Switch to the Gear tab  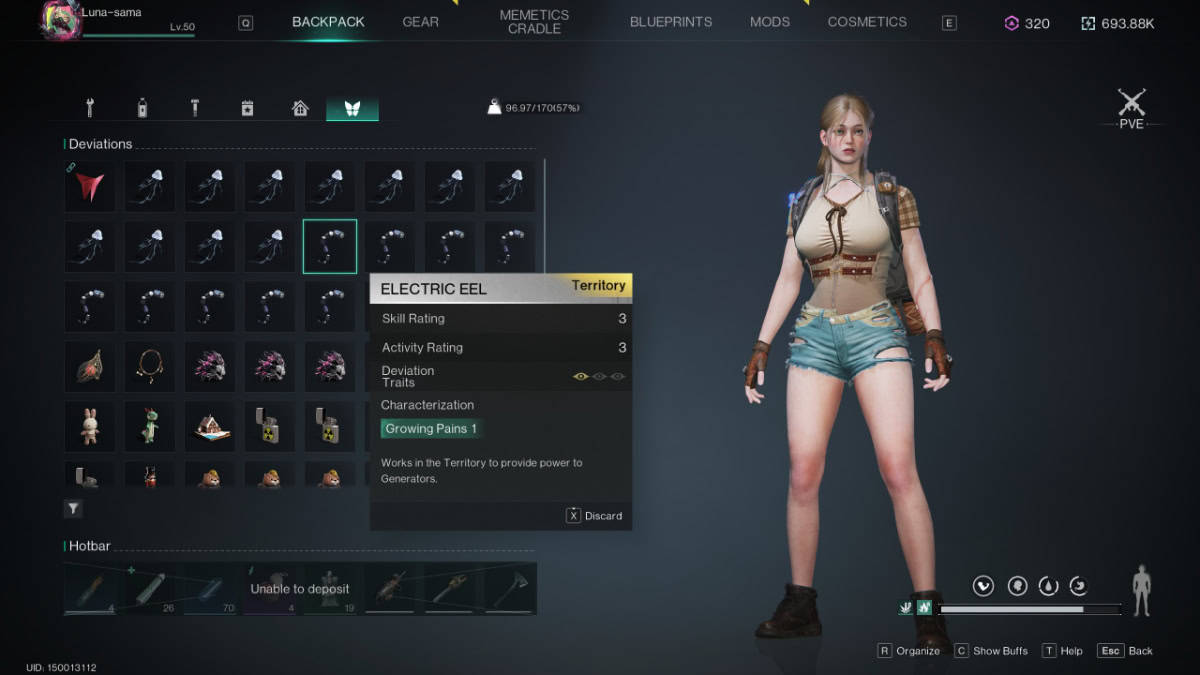tap(420, 22)
